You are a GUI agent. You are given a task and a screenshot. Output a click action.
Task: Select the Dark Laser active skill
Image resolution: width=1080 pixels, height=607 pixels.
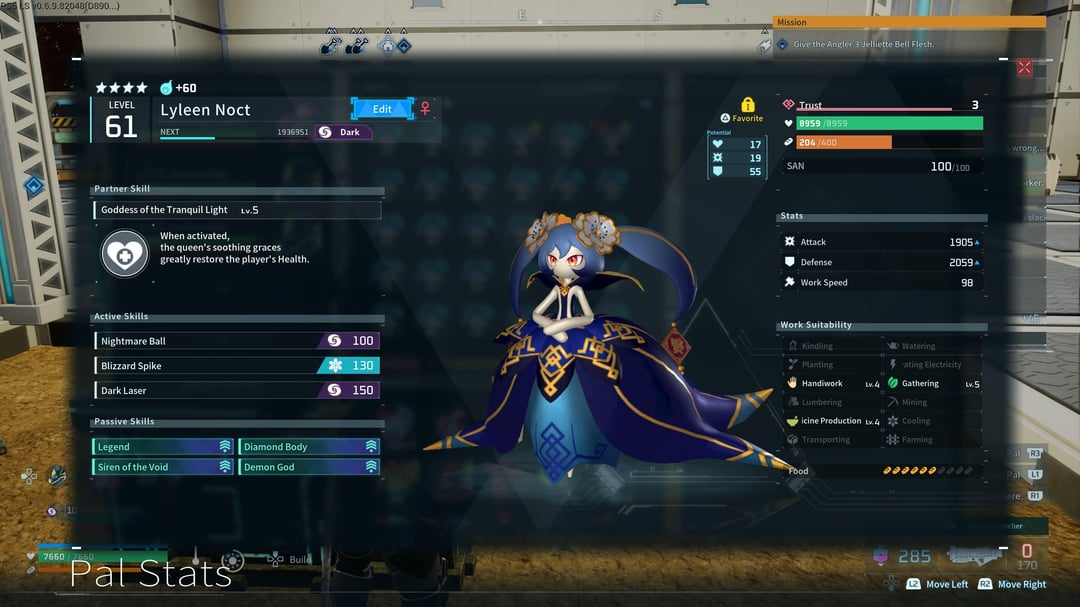[x=237, y=390]
